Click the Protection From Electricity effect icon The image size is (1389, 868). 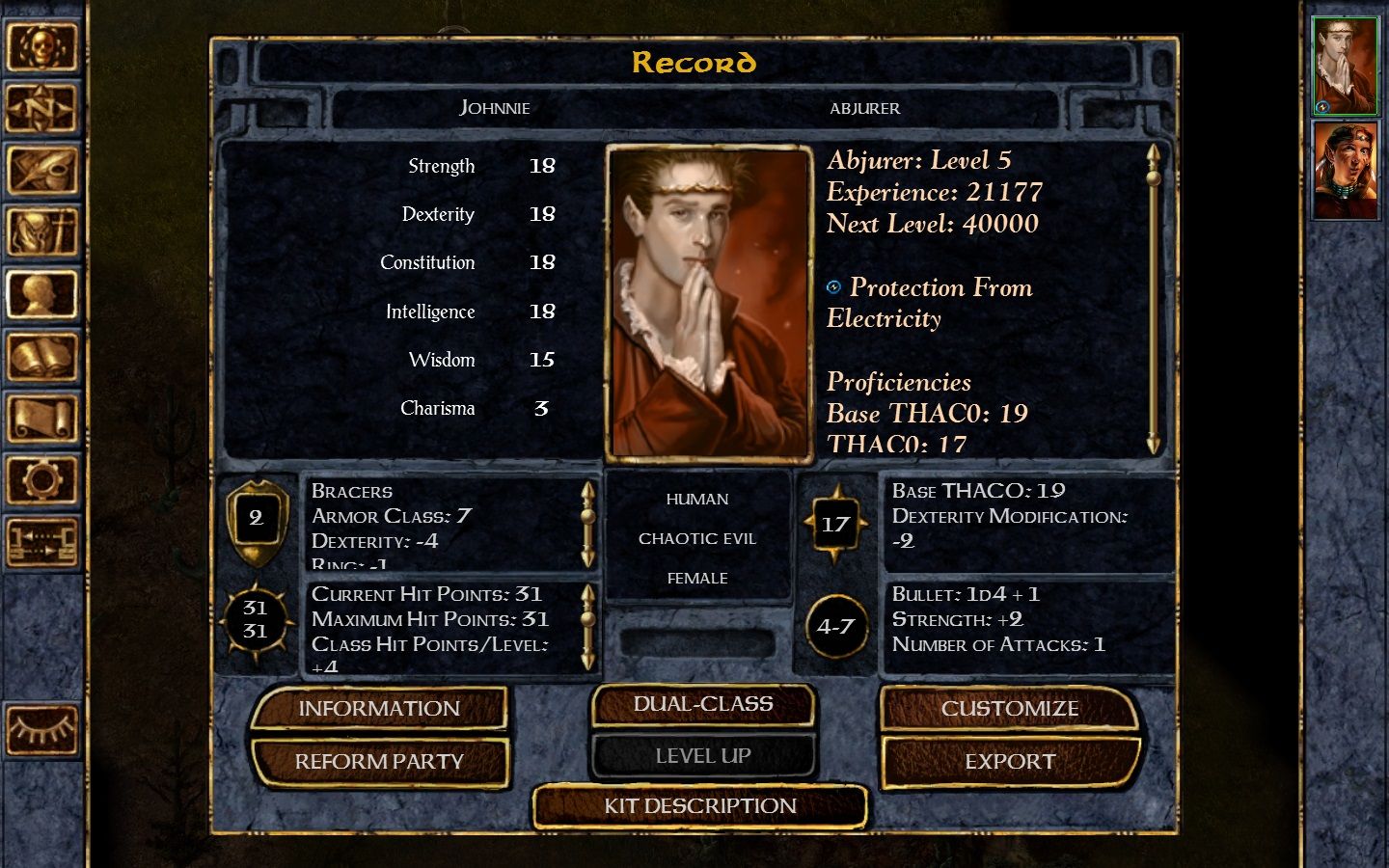click(833, 285)
